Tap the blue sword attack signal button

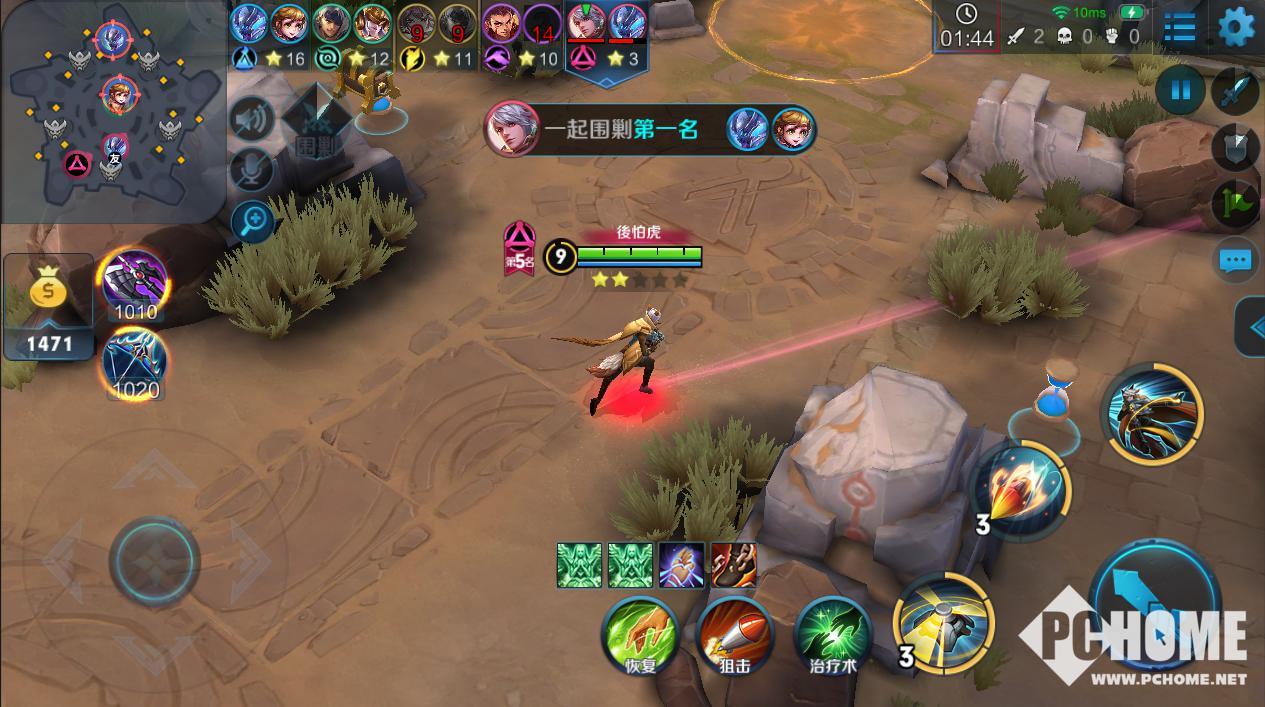pos(1236,91)
